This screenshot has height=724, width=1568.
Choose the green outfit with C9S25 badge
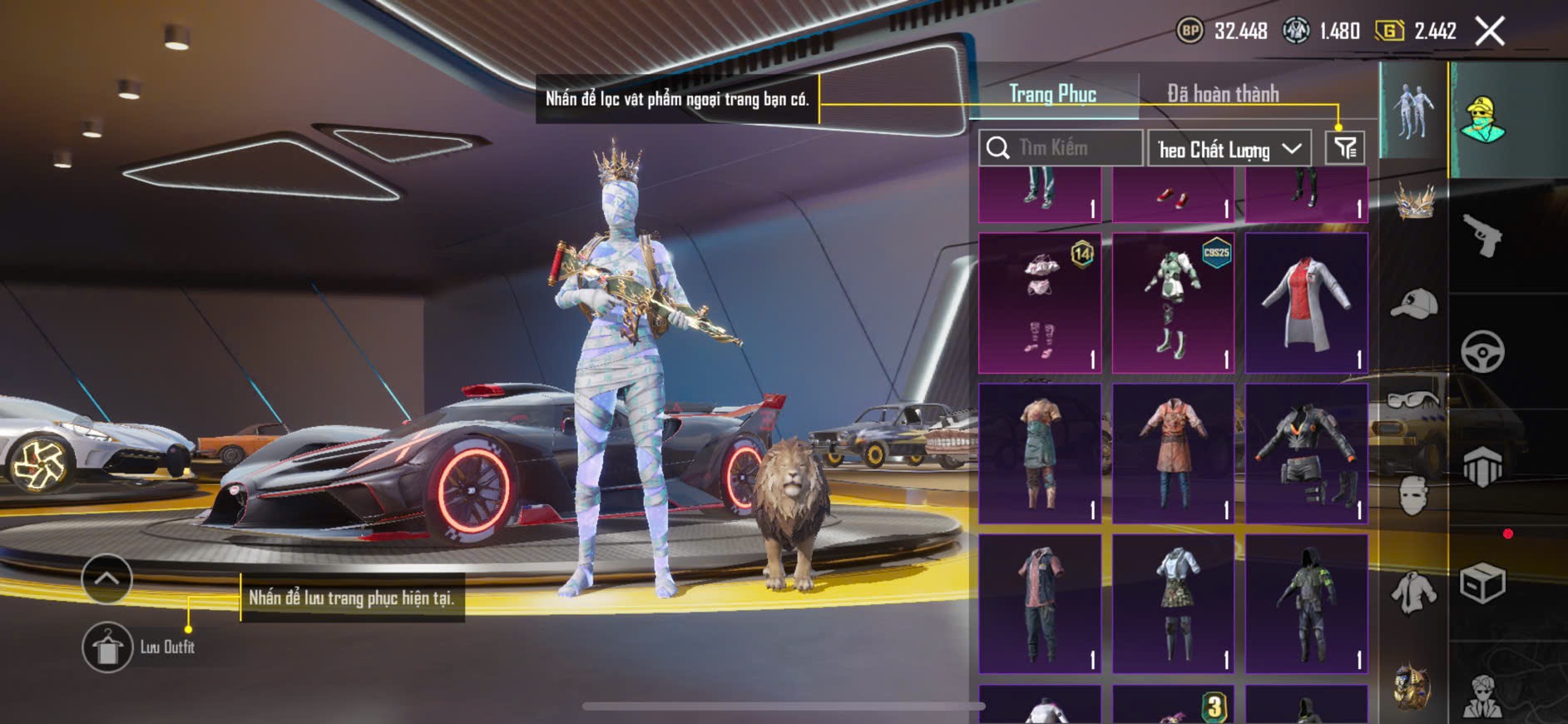[1173, 303]
